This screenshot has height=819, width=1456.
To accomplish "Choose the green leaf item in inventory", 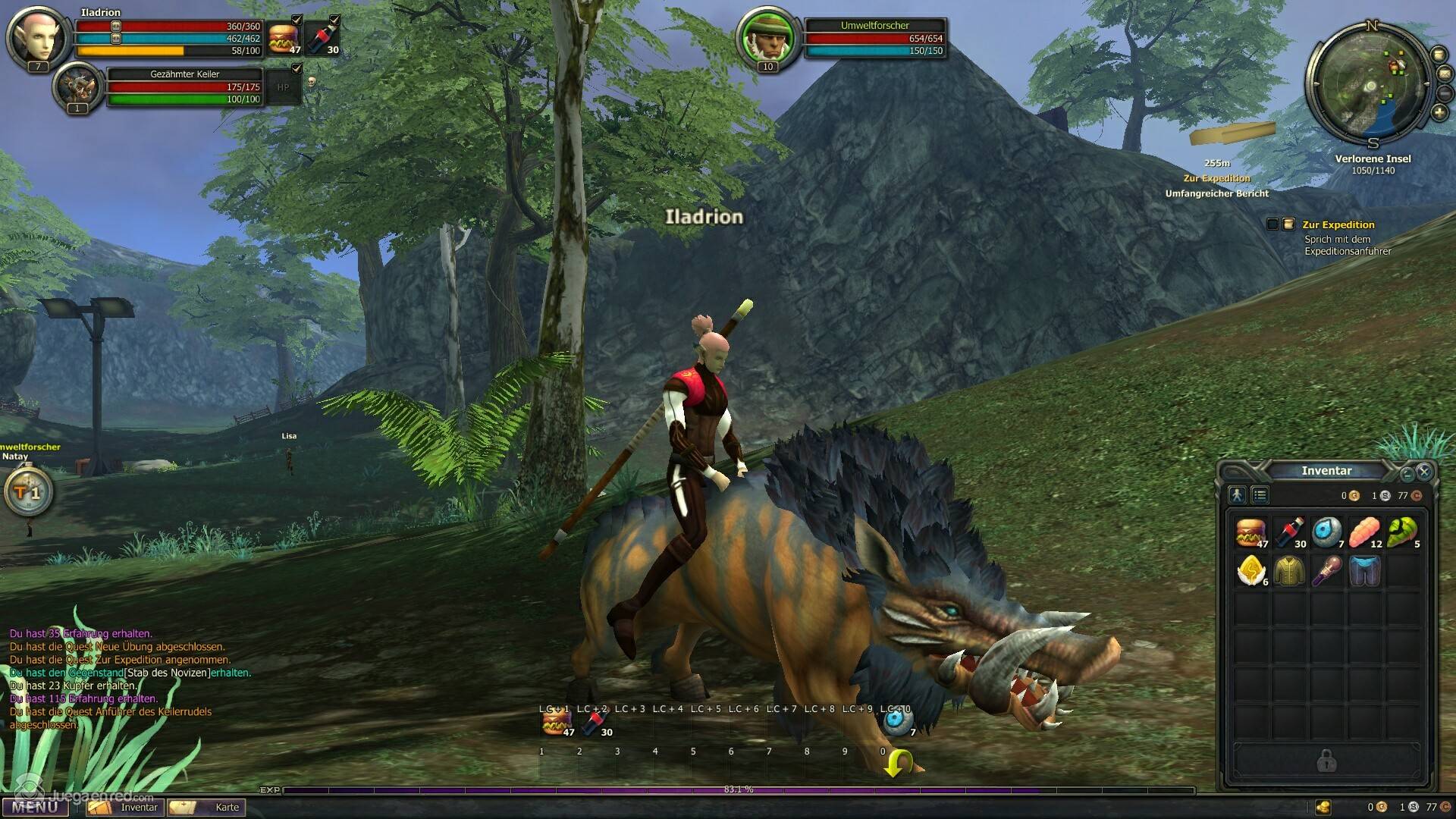I will 1402,532.
